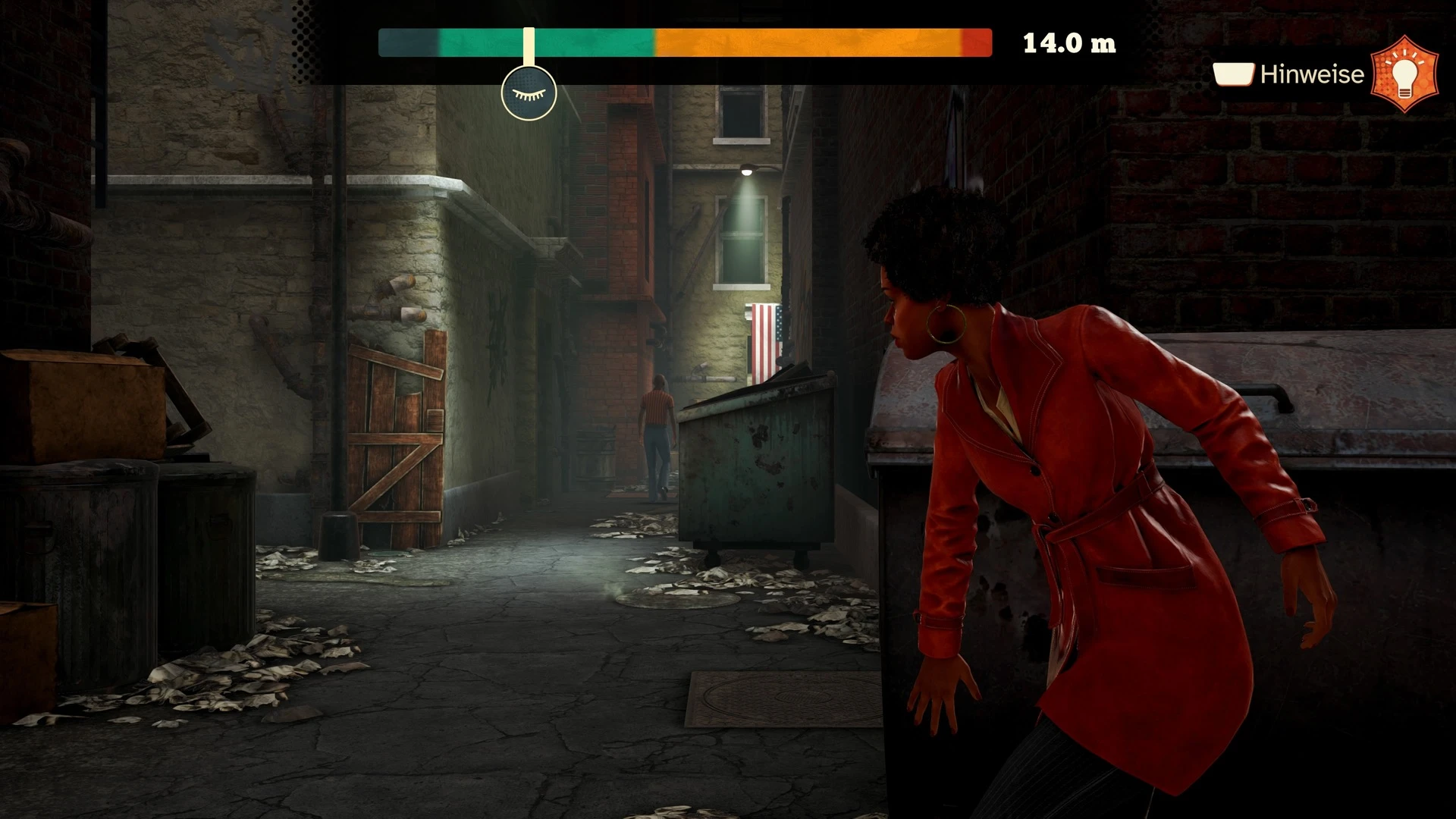This screenshot has height=819, width=1456.
Task: Open the Hinweise lightbulb hint icon
Action: [1404, 74]
